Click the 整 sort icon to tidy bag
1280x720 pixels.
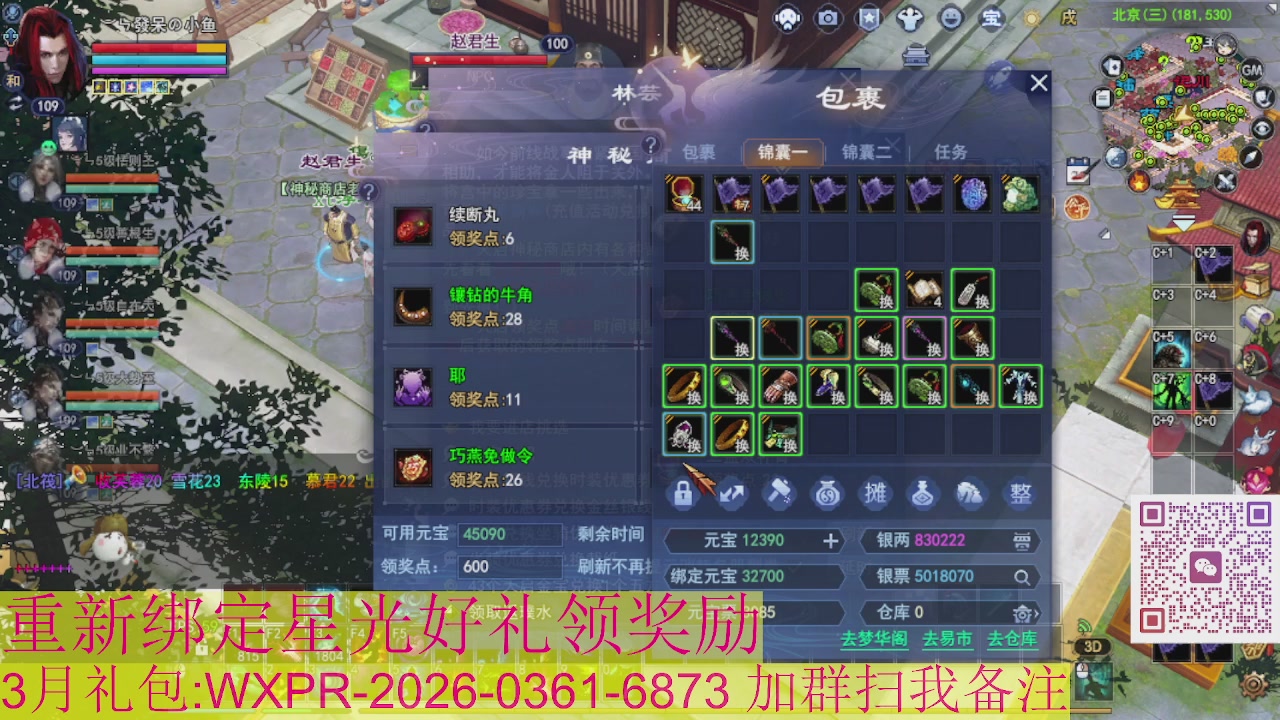pos(1022,494)
